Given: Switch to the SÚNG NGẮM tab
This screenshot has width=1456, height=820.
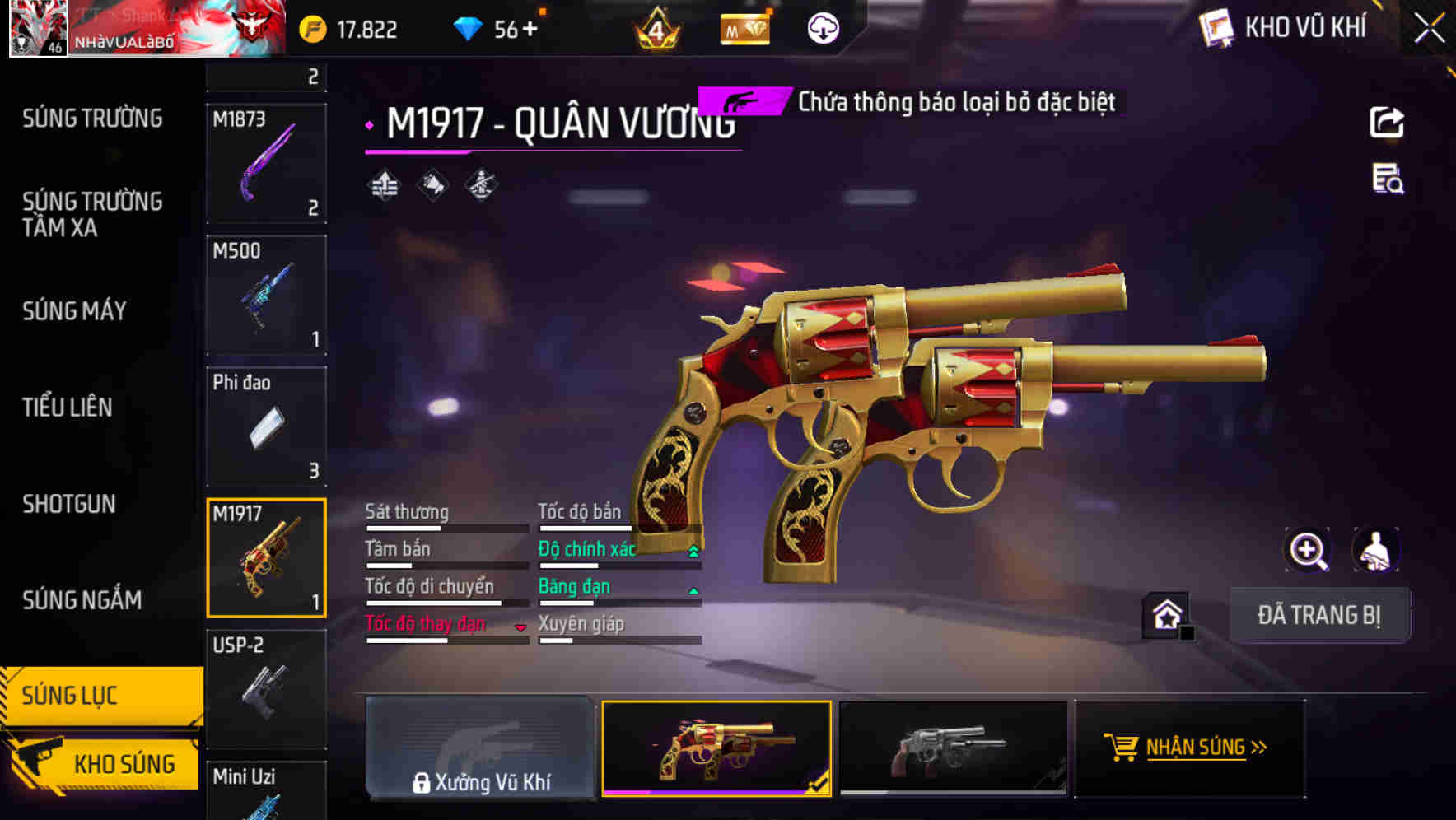Looking at the screenshot, I should click(x=82, y=600).
